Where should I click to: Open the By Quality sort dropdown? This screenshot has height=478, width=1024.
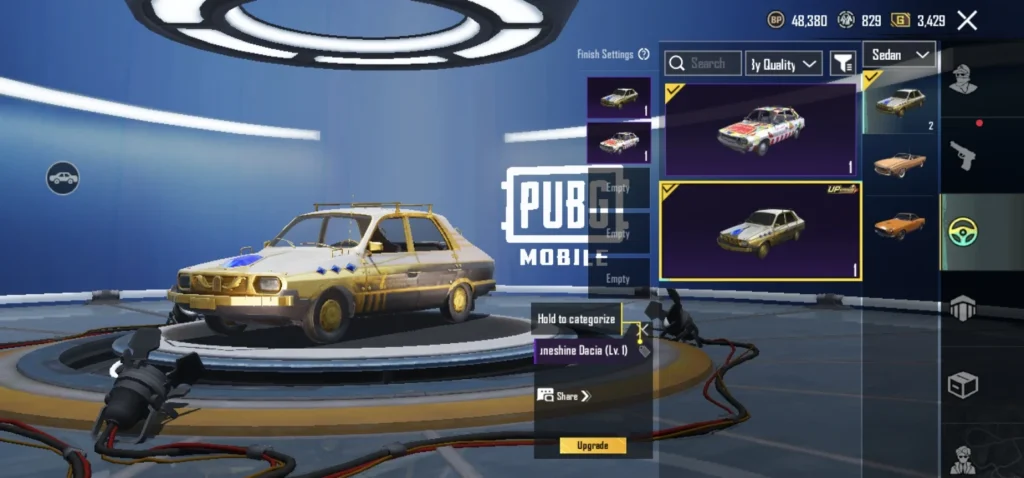785,64
